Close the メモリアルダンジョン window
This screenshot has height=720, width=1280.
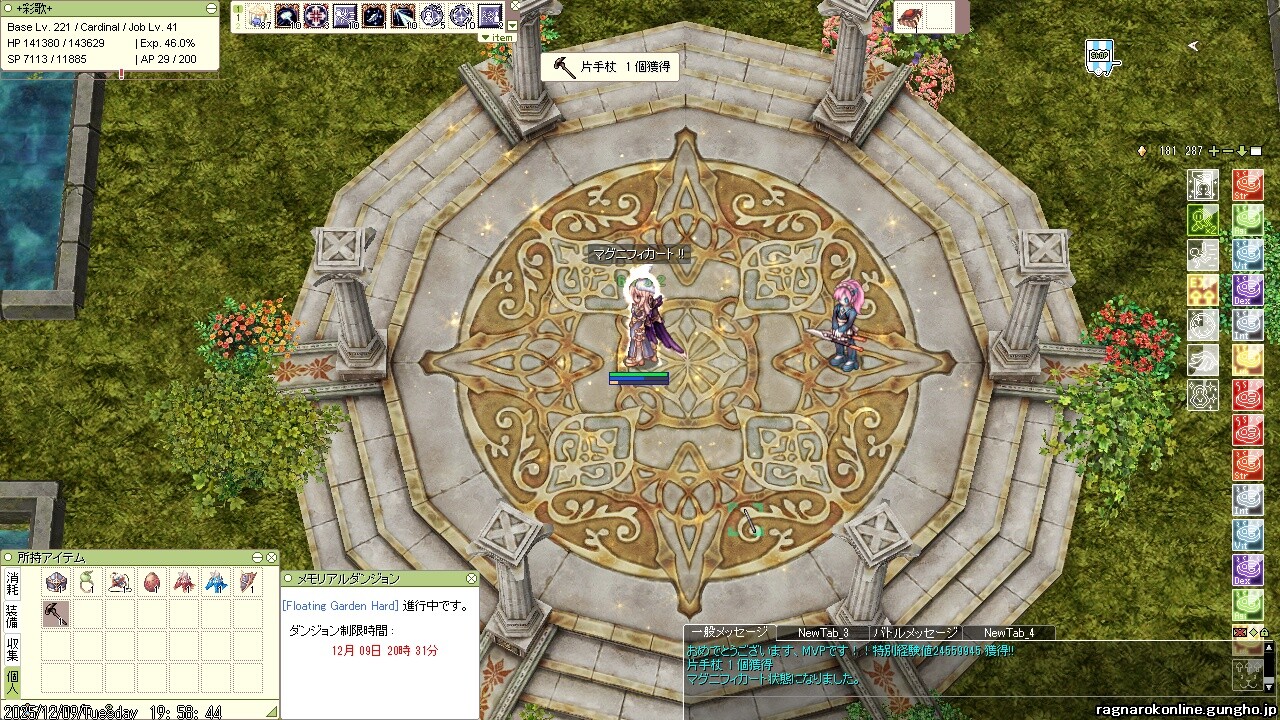pos(472,579)
